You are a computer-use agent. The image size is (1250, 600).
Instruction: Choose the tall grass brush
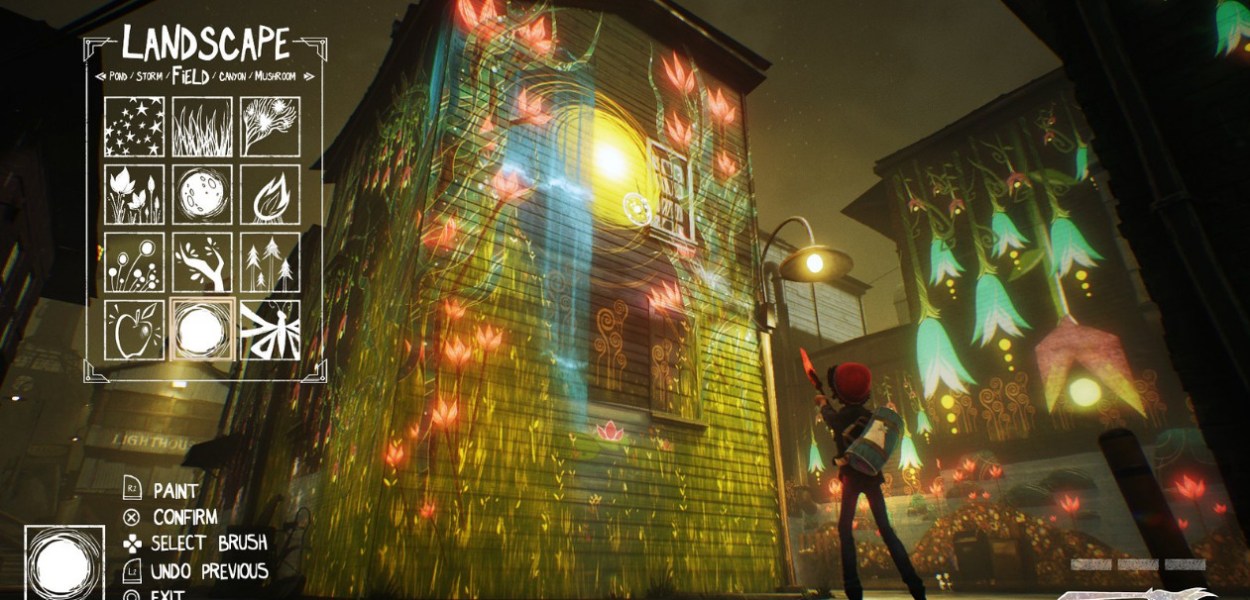pyautogui.click(x=202, y=127)
